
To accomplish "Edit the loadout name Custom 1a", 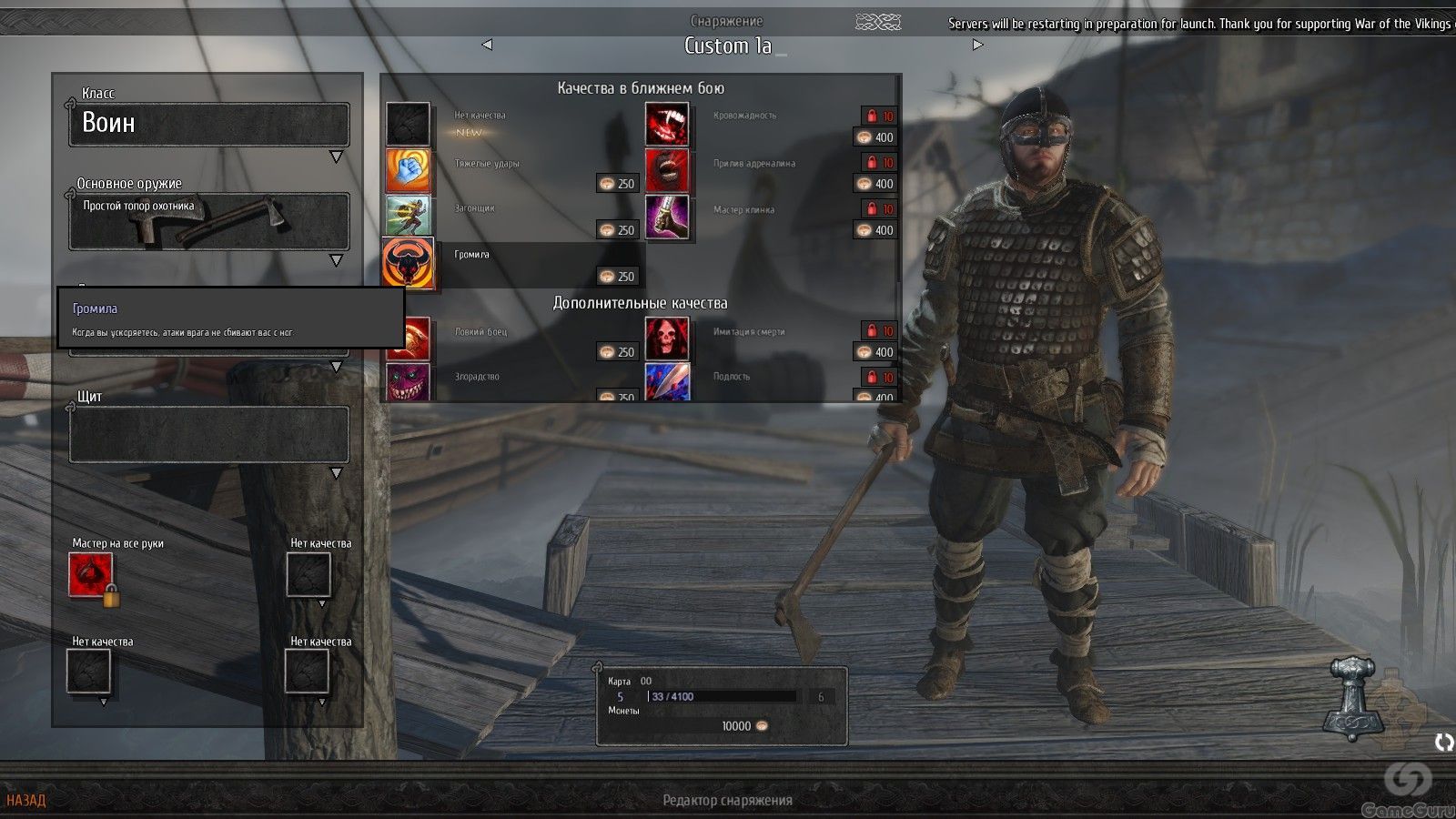I will tap(728, 45).
